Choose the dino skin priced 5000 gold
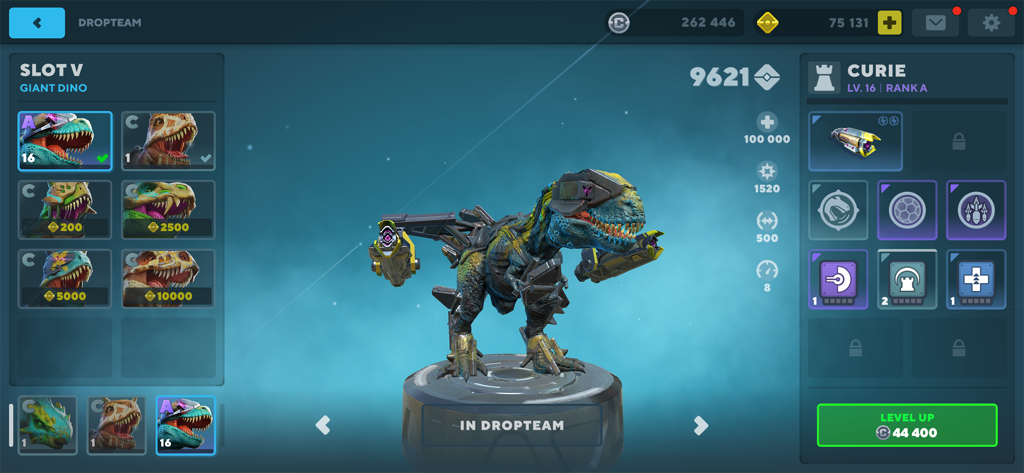The width and height of the screenshot is (1024, 473). click(65, 277)
